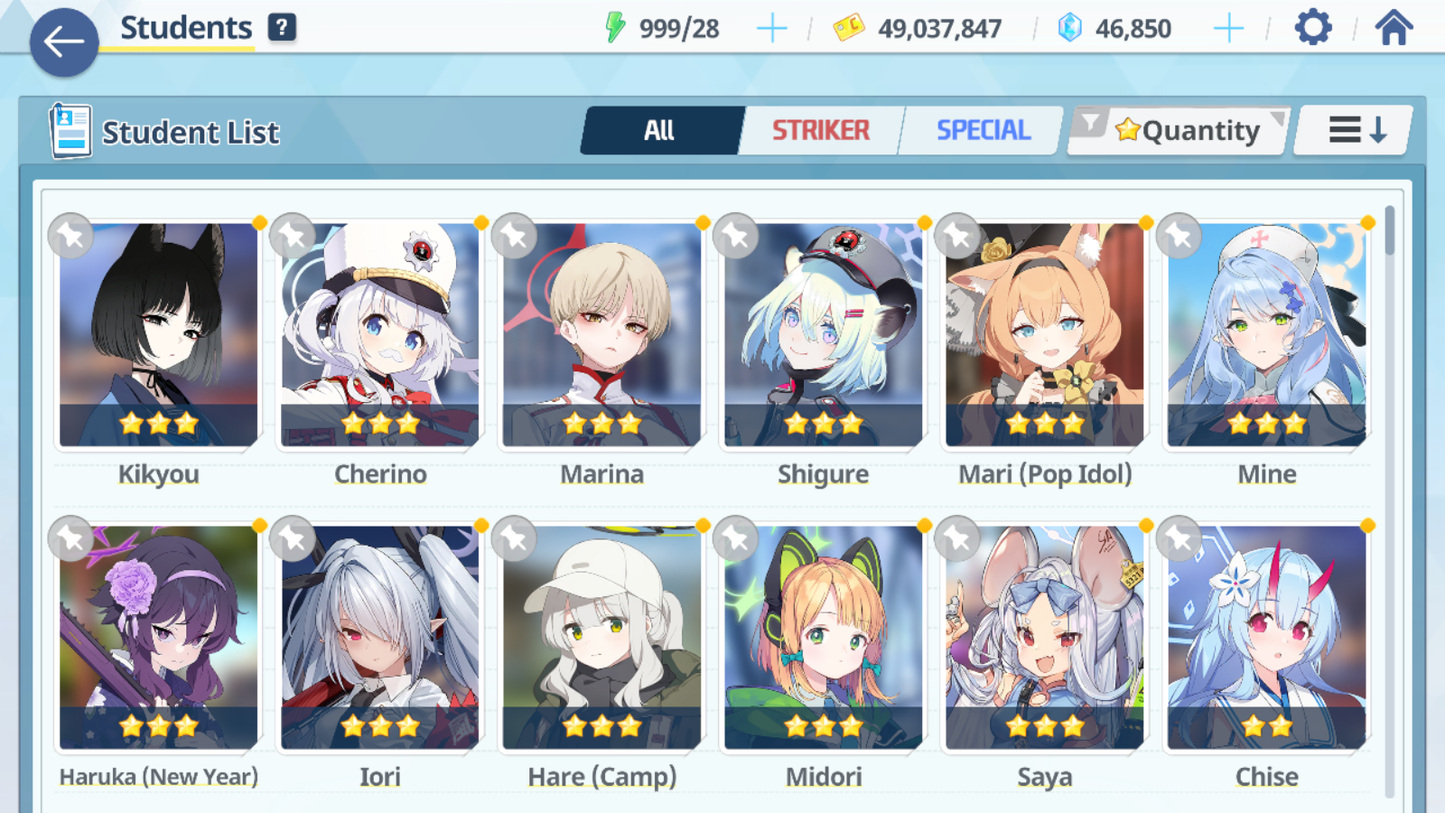Open the gear settings menu
1445x813 pixels.
1313,28
